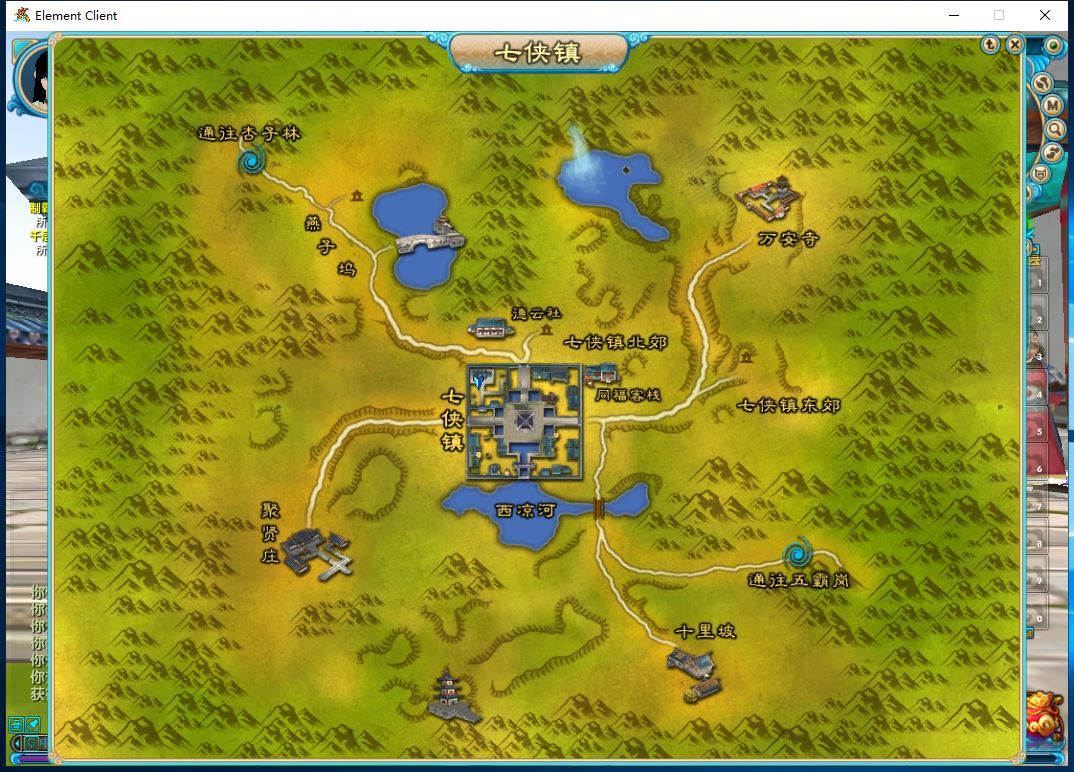Select the 七侠镇 town map tile

pyautogui.click(x=524, y=421)
